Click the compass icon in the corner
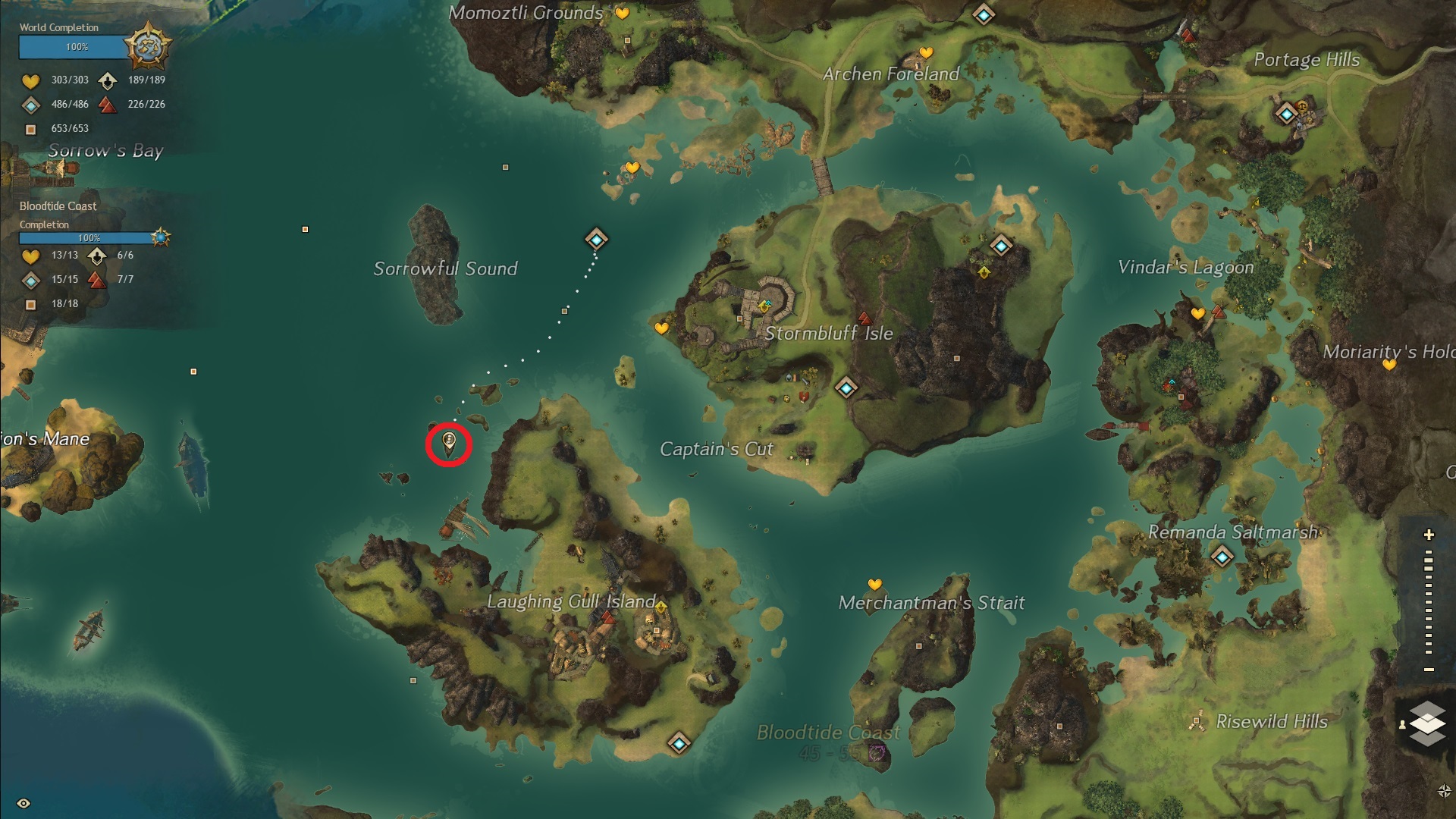 coord(1444,791)
